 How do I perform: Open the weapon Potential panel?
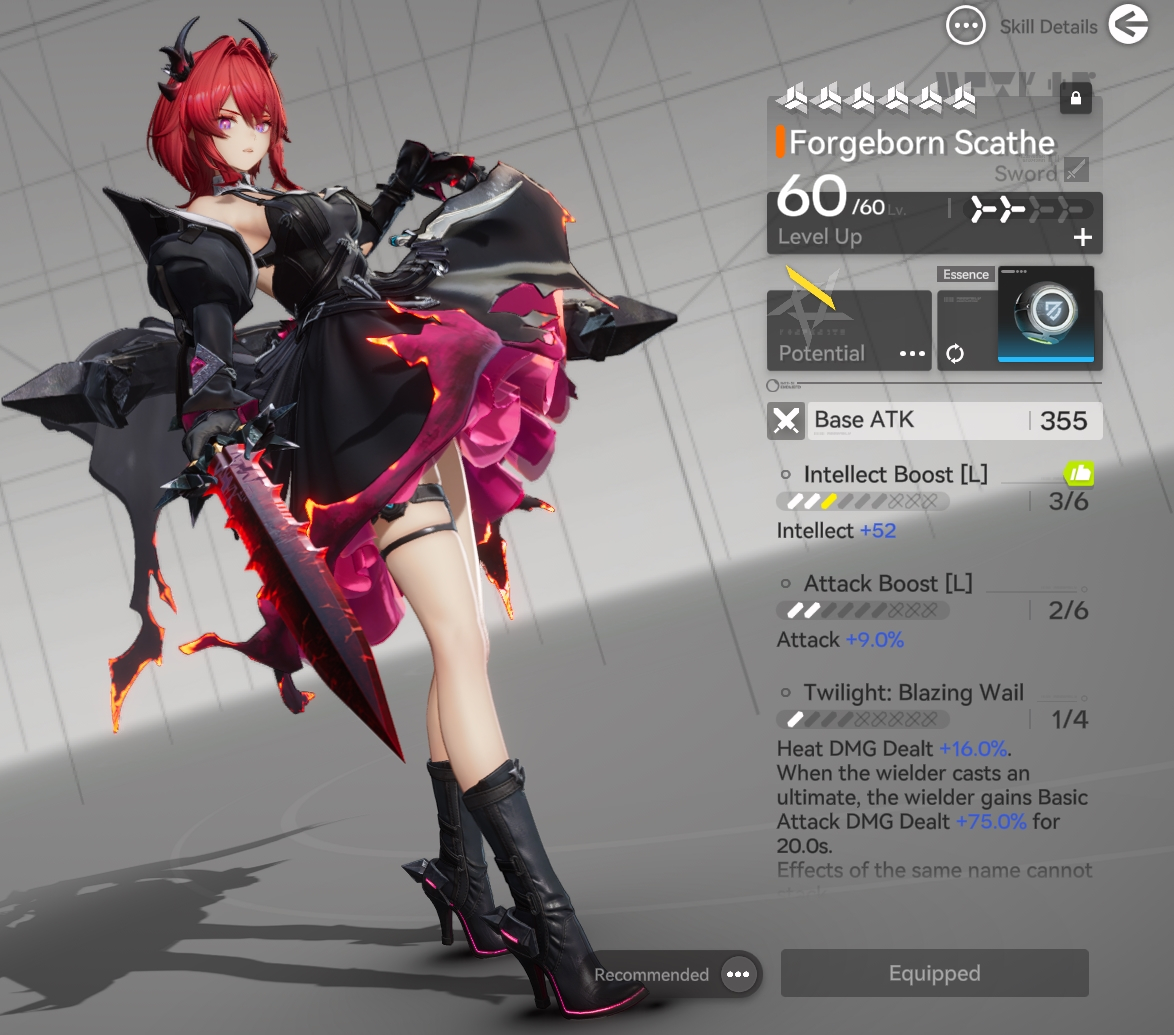[849, 331]
